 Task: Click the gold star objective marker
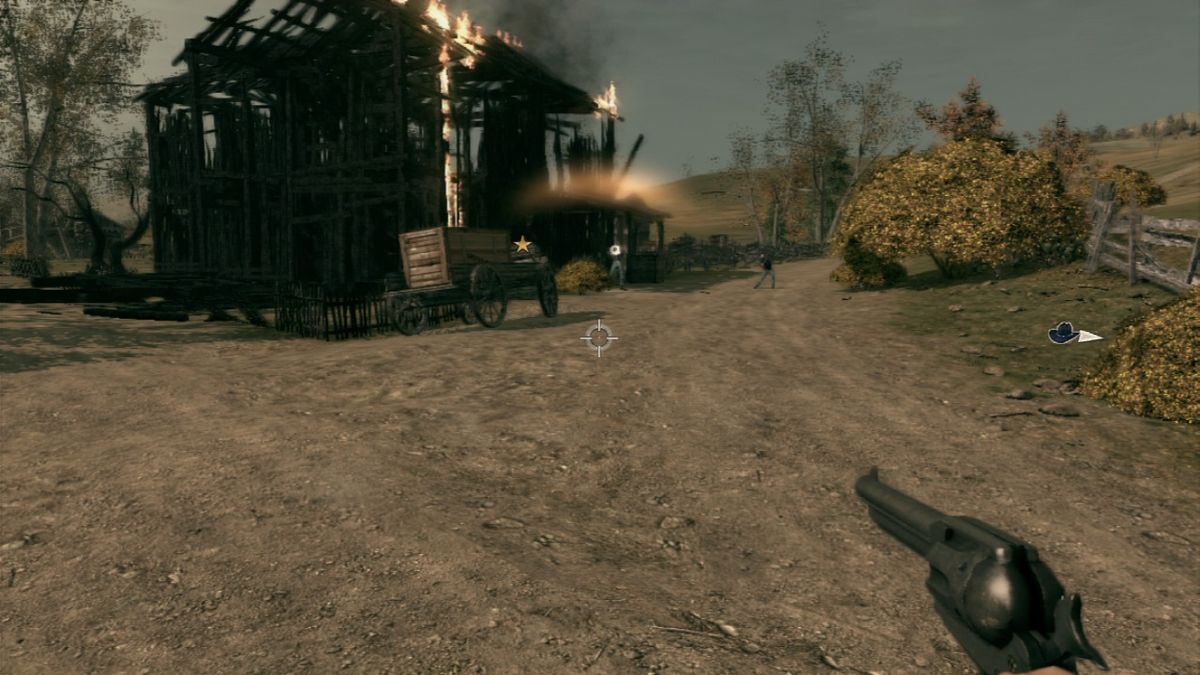[522, 244]
